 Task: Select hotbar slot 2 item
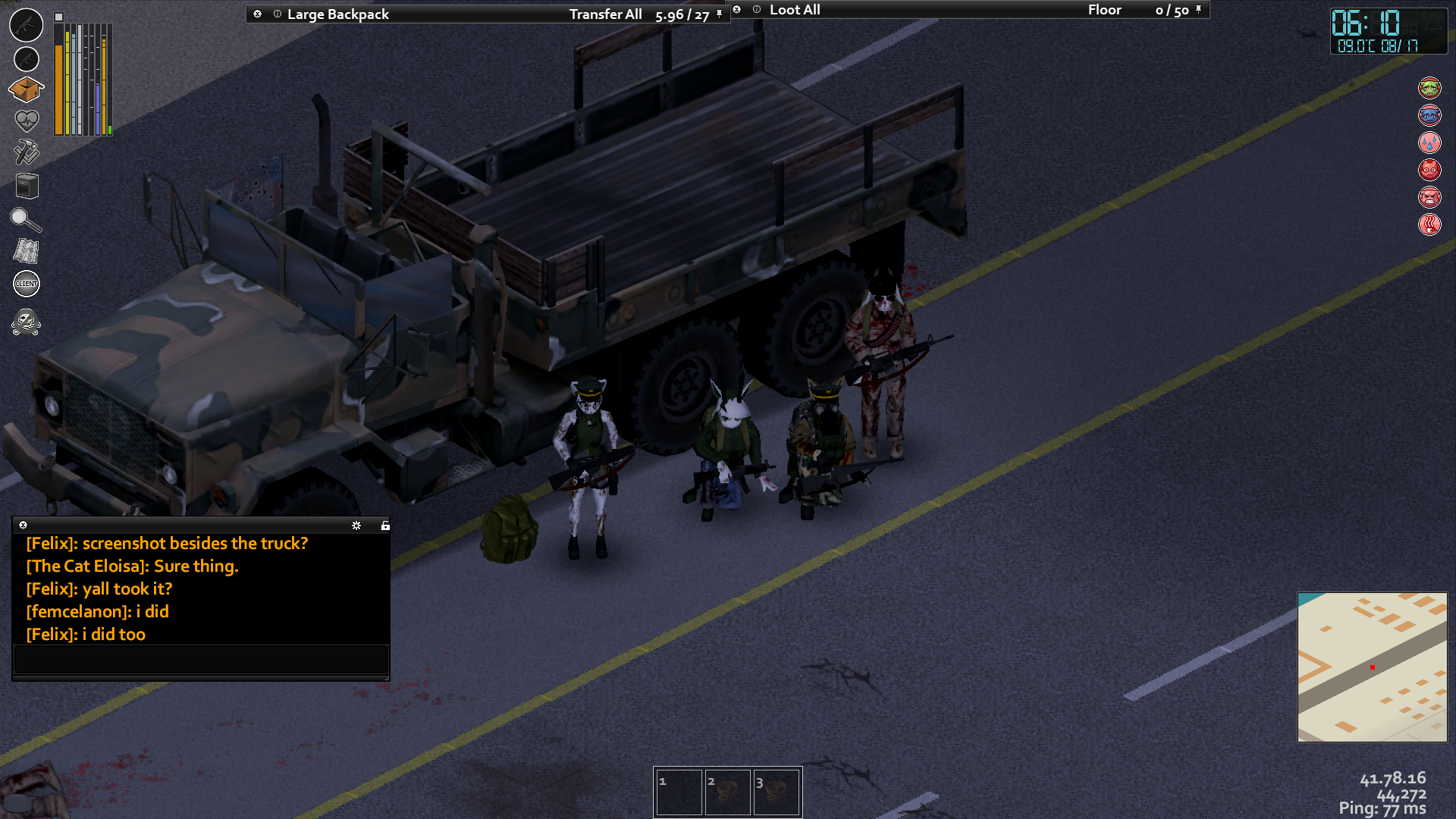click(x=727, y=792)
